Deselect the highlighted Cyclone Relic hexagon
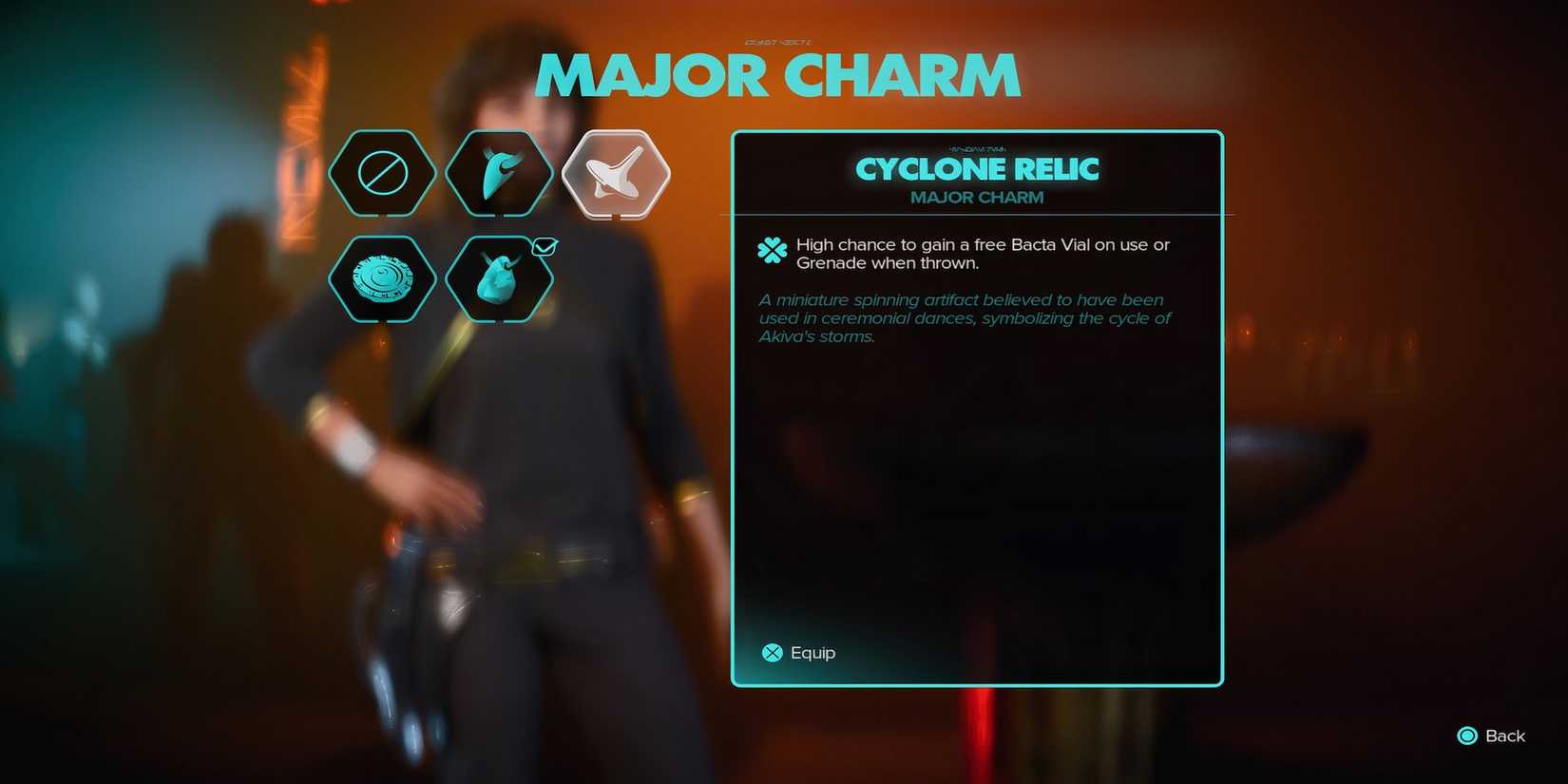This screenshot has width=1568, height=784. [x=618, y=173]
